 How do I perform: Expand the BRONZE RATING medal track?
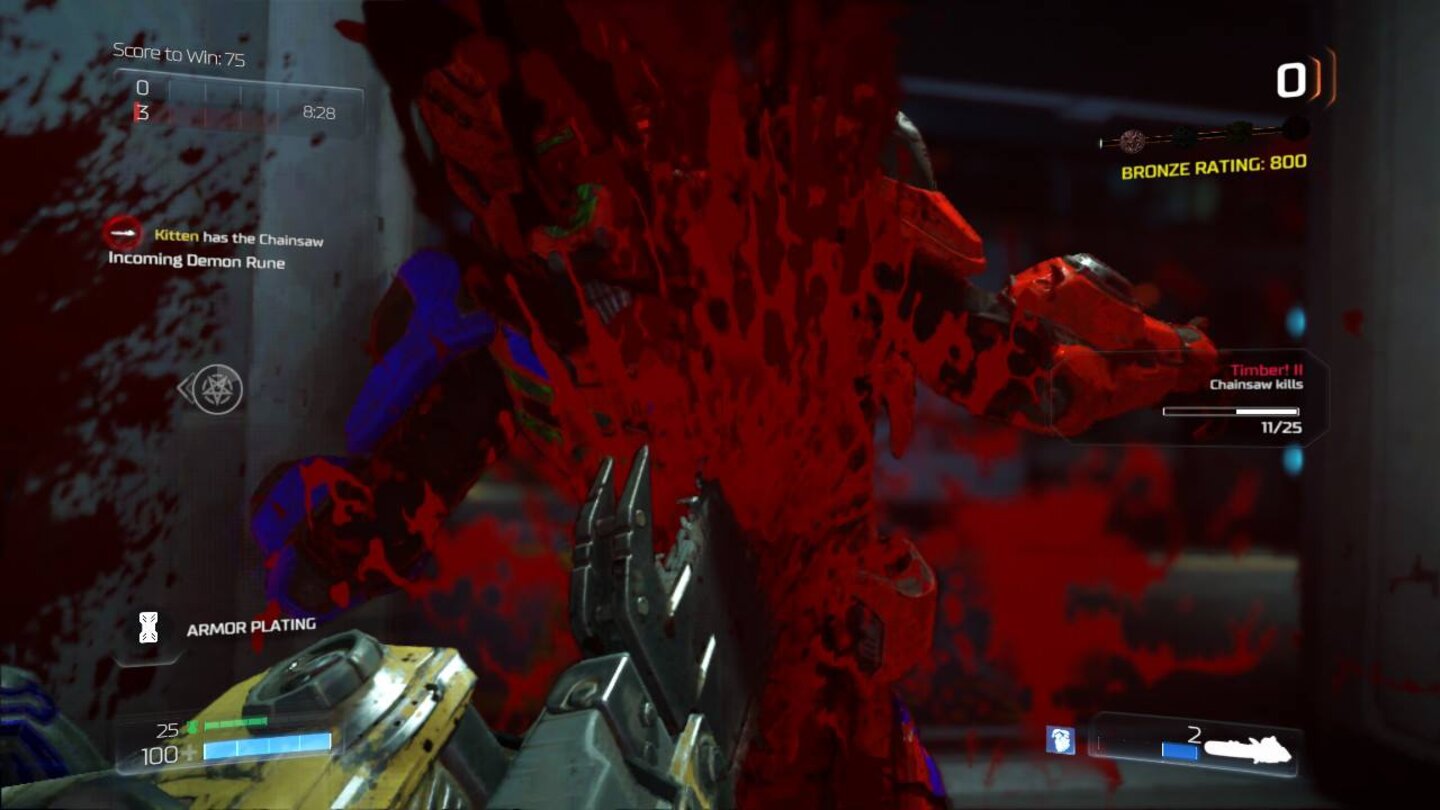[x=1204, y=134]
